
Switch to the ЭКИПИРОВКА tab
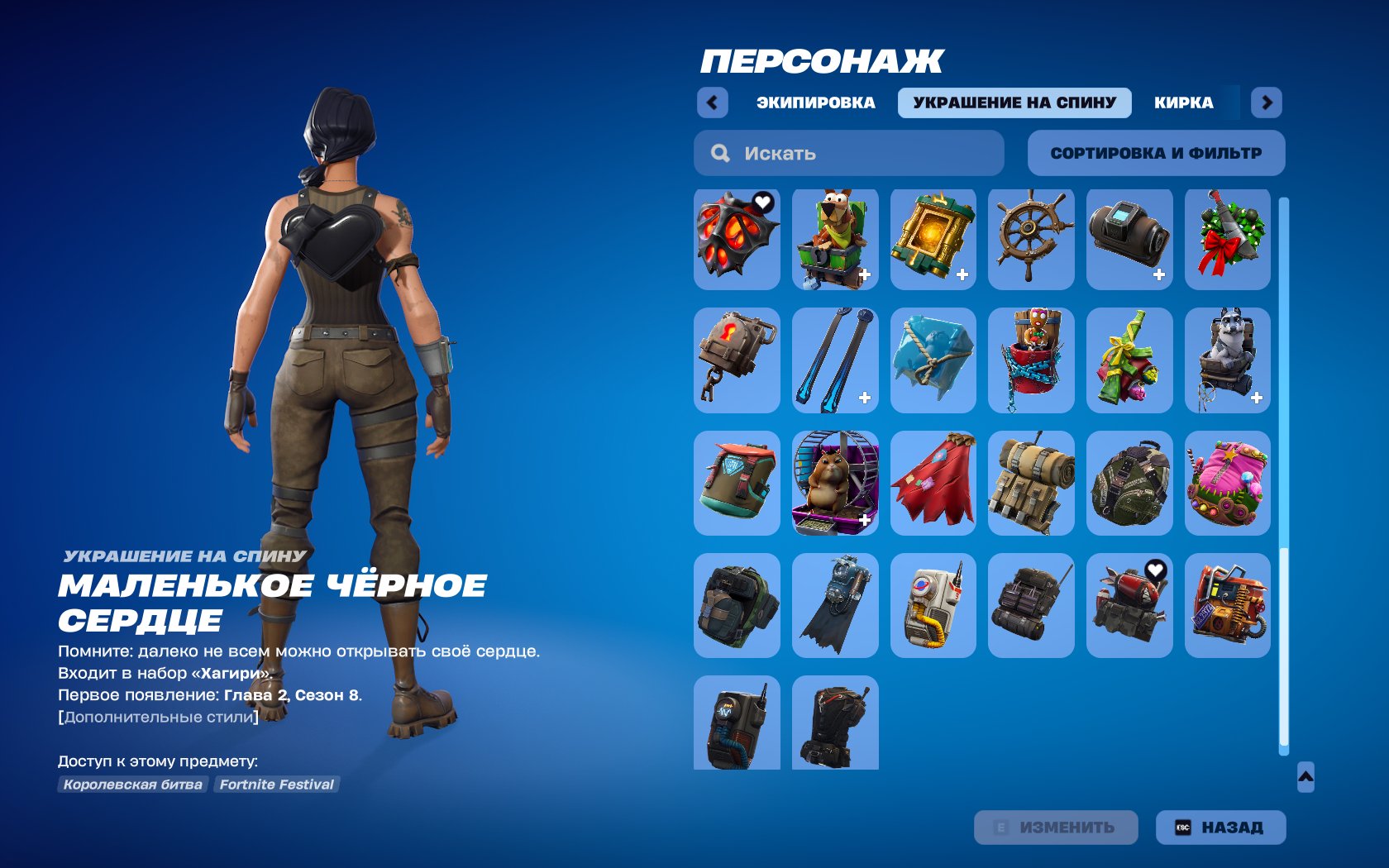point(815,102)
